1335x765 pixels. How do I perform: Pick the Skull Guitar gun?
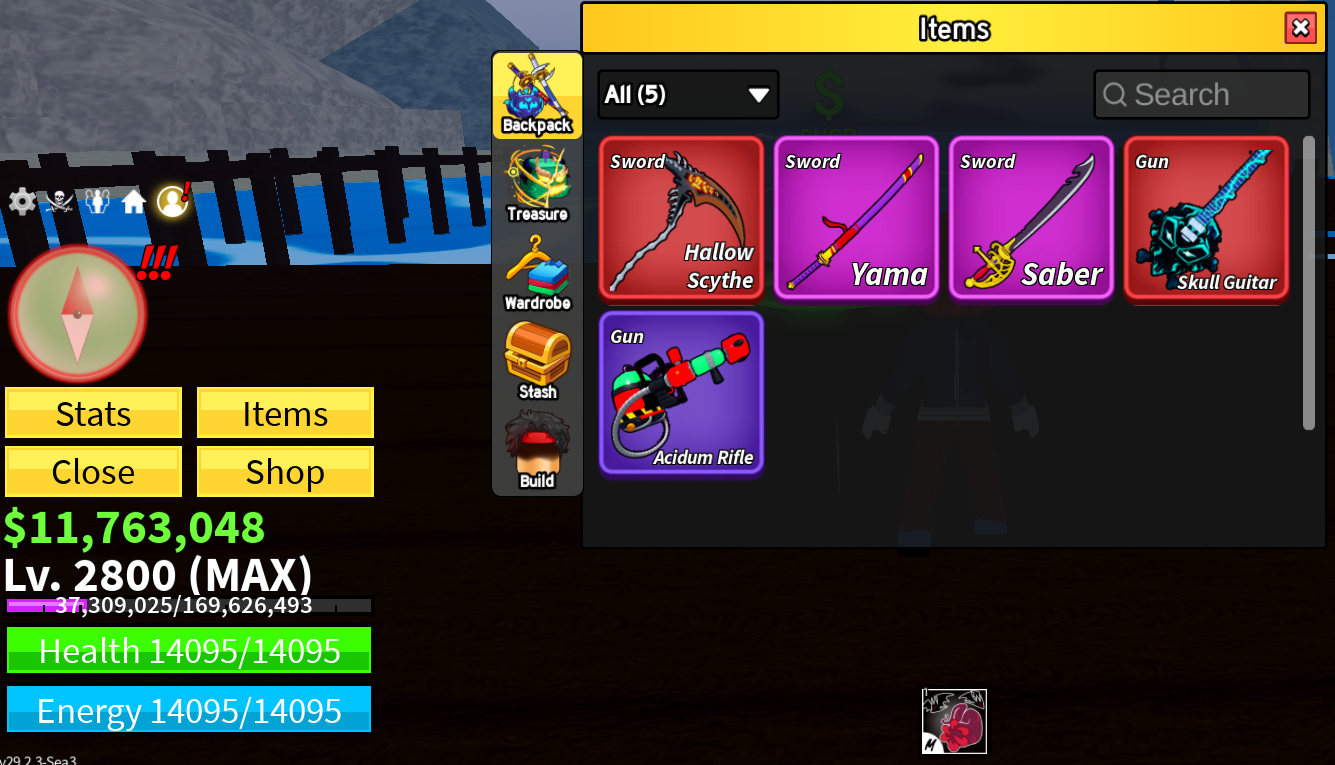(1206, 218)
